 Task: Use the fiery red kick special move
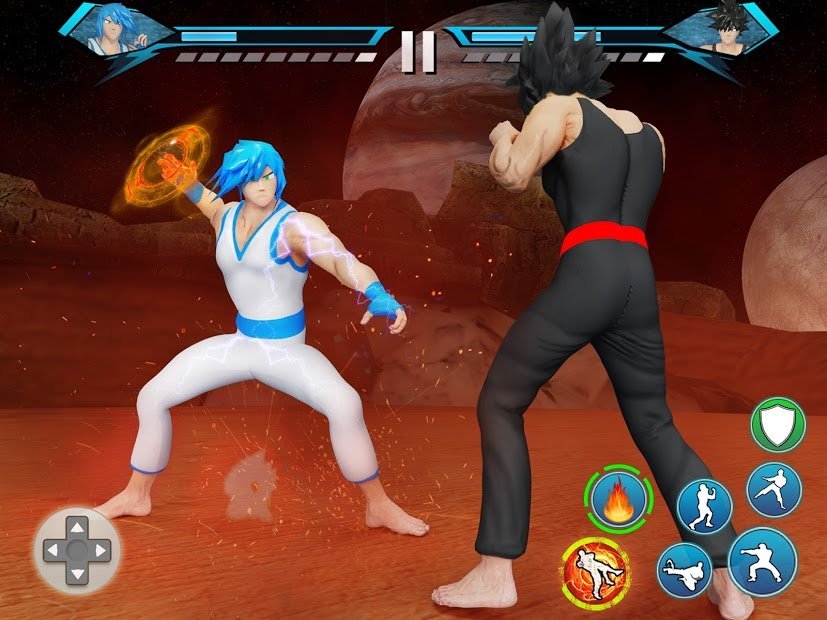[596, 573]
